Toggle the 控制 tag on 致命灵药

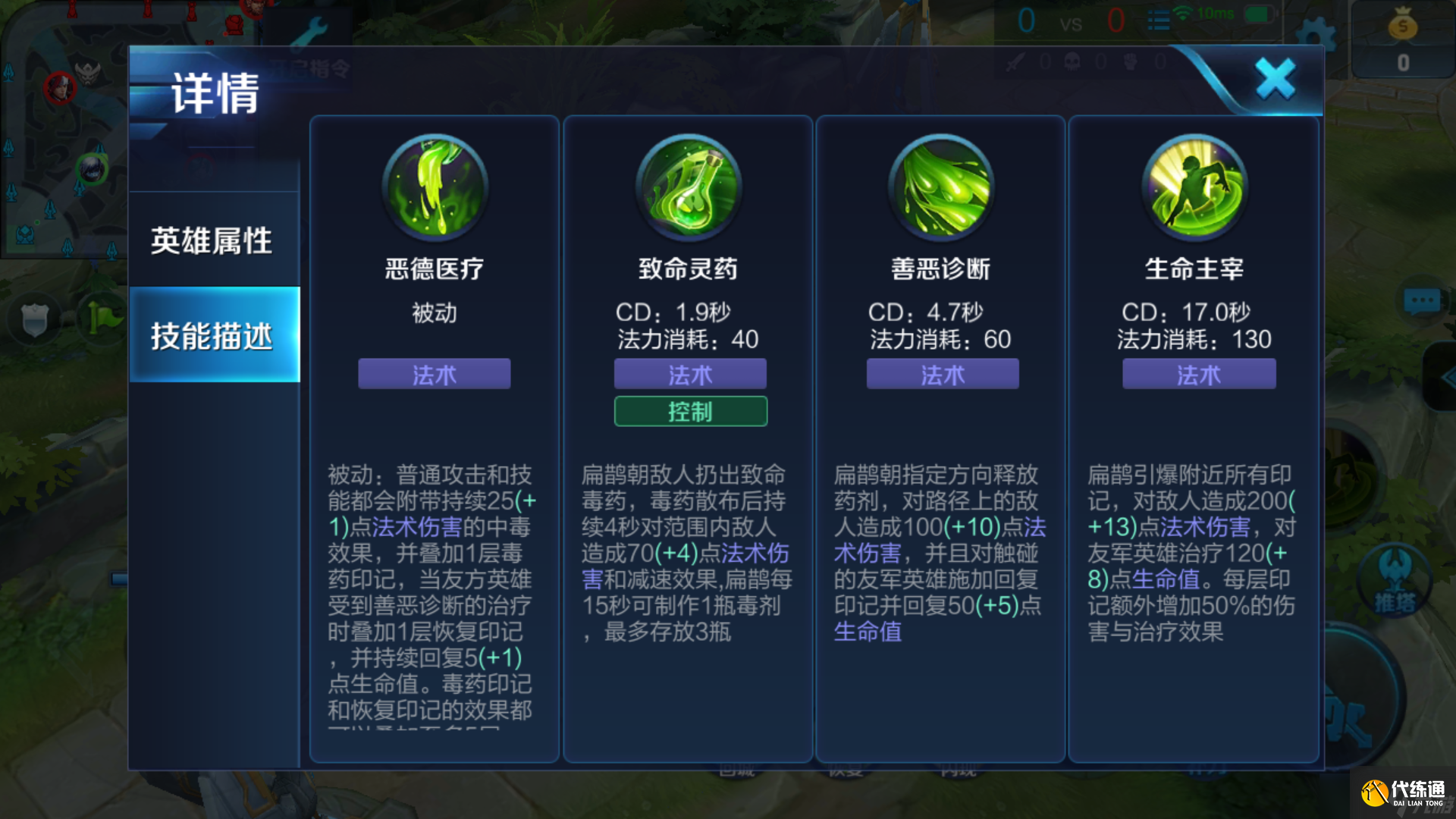click(690, 411)
